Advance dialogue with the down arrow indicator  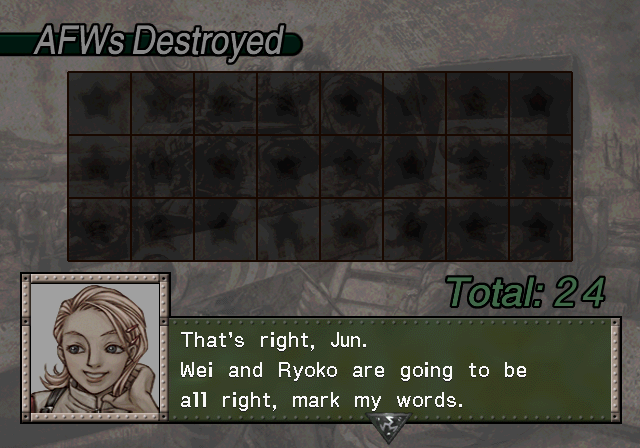tap(385, 427)
